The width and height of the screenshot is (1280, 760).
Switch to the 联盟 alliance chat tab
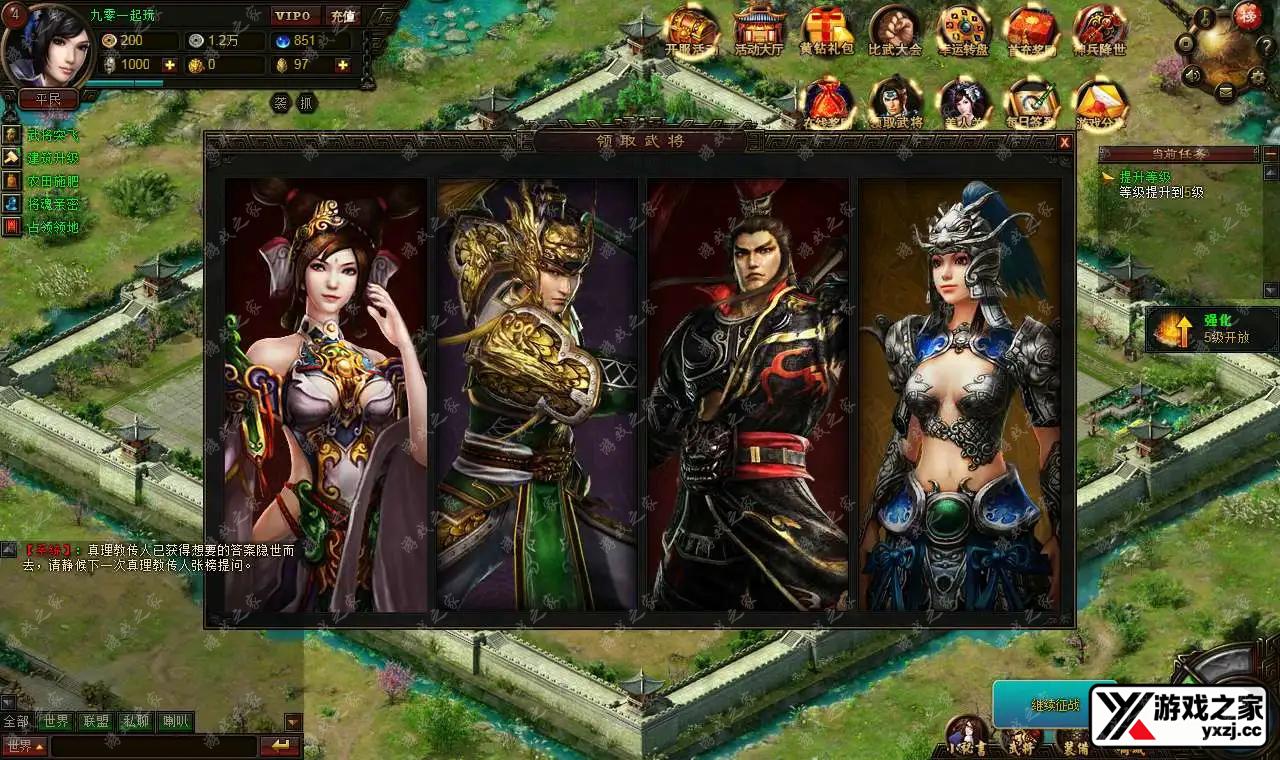click(96, 721)
